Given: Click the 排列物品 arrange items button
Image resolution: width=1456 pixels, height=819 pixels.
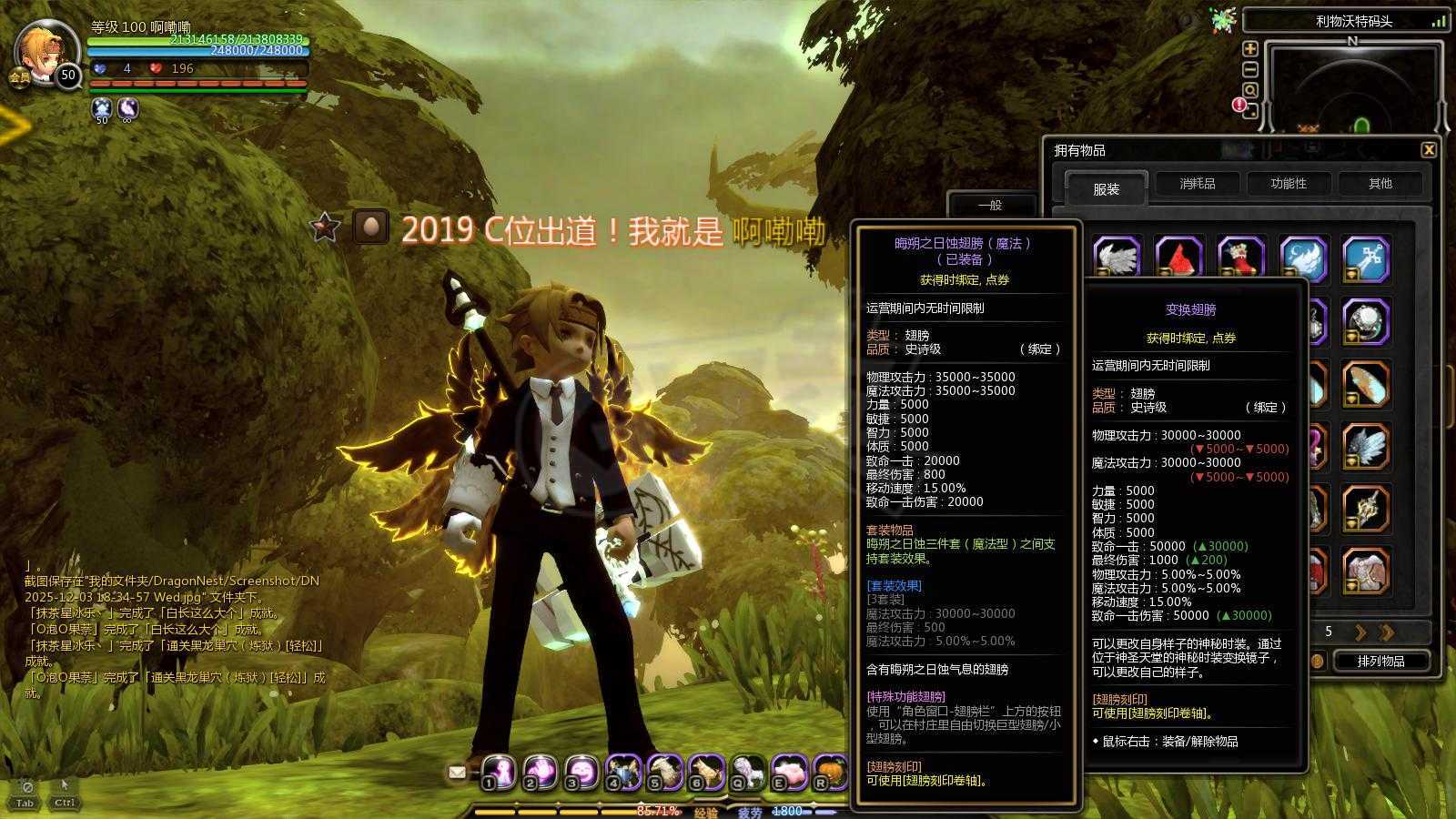Looking at the screenshot, I should click(x=1380, y=662).
